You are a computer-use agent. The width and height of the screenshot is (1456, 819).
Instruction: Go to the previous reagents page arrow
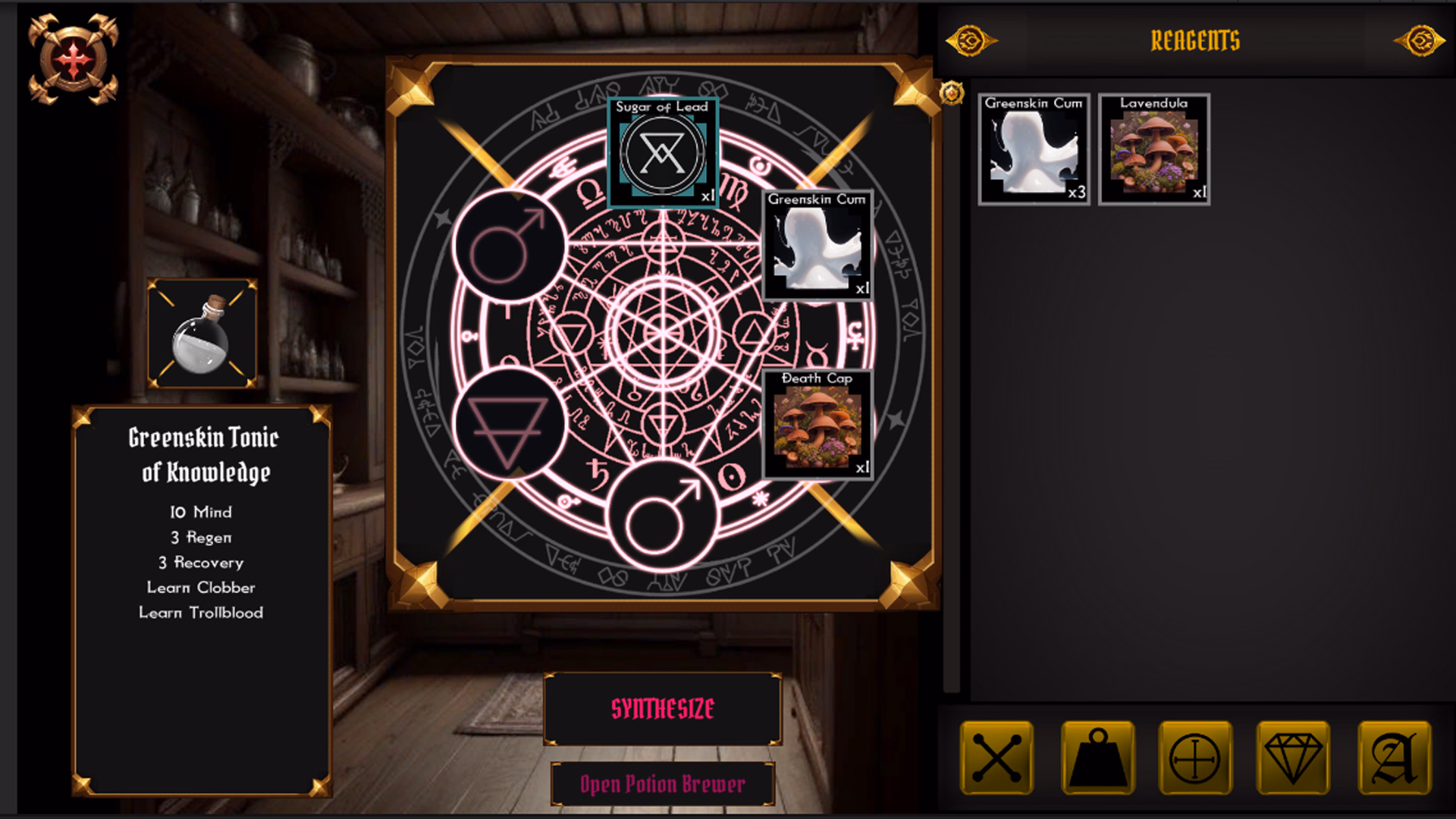[x=971, y=40]
